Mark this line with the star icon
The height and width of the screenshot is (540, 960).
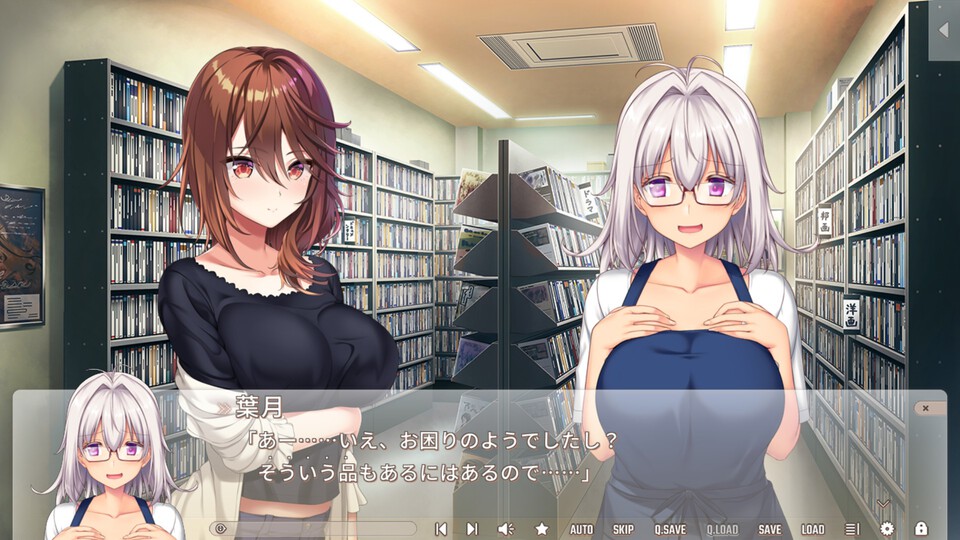coord(542,529)
